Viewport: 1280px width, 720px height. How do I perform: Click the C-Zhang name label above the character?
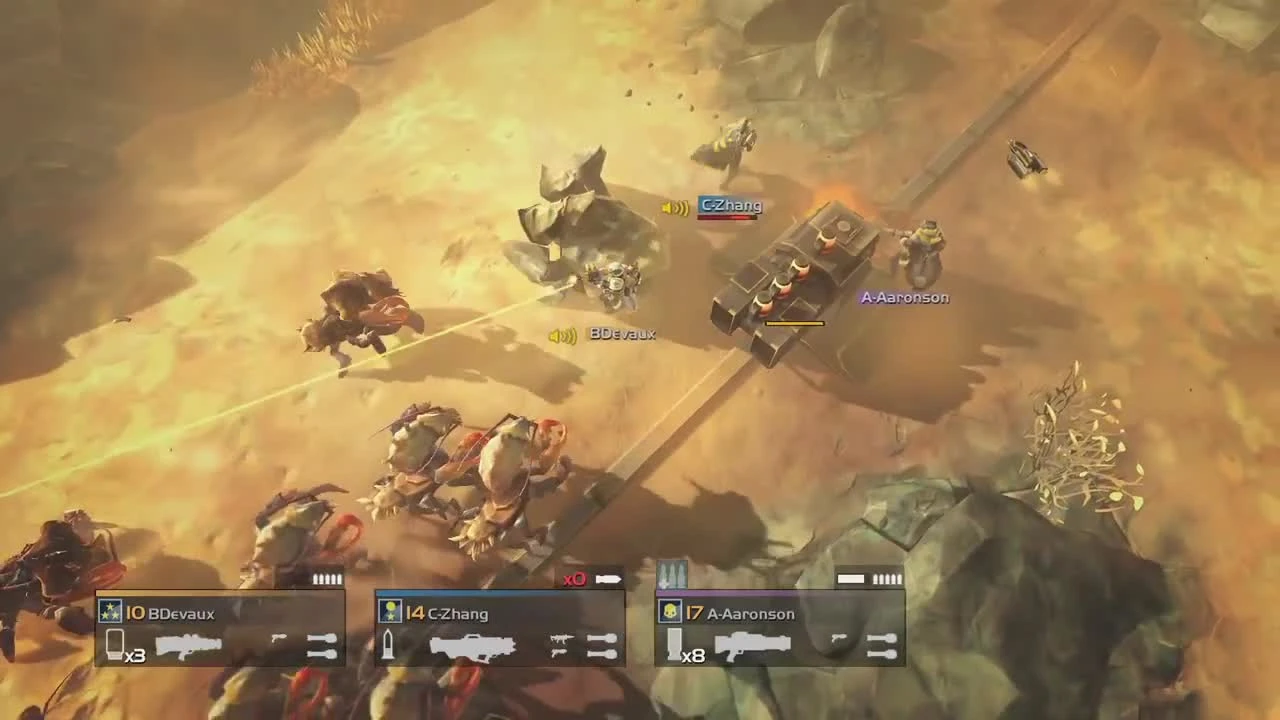(x=728, y=206)
